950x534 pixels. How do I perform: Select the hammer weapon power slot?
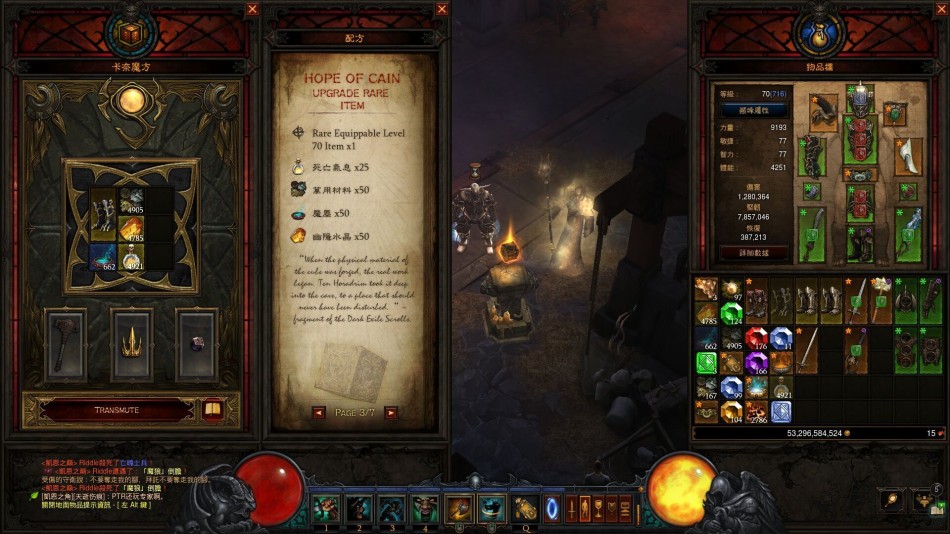click(x=66, y=345)
